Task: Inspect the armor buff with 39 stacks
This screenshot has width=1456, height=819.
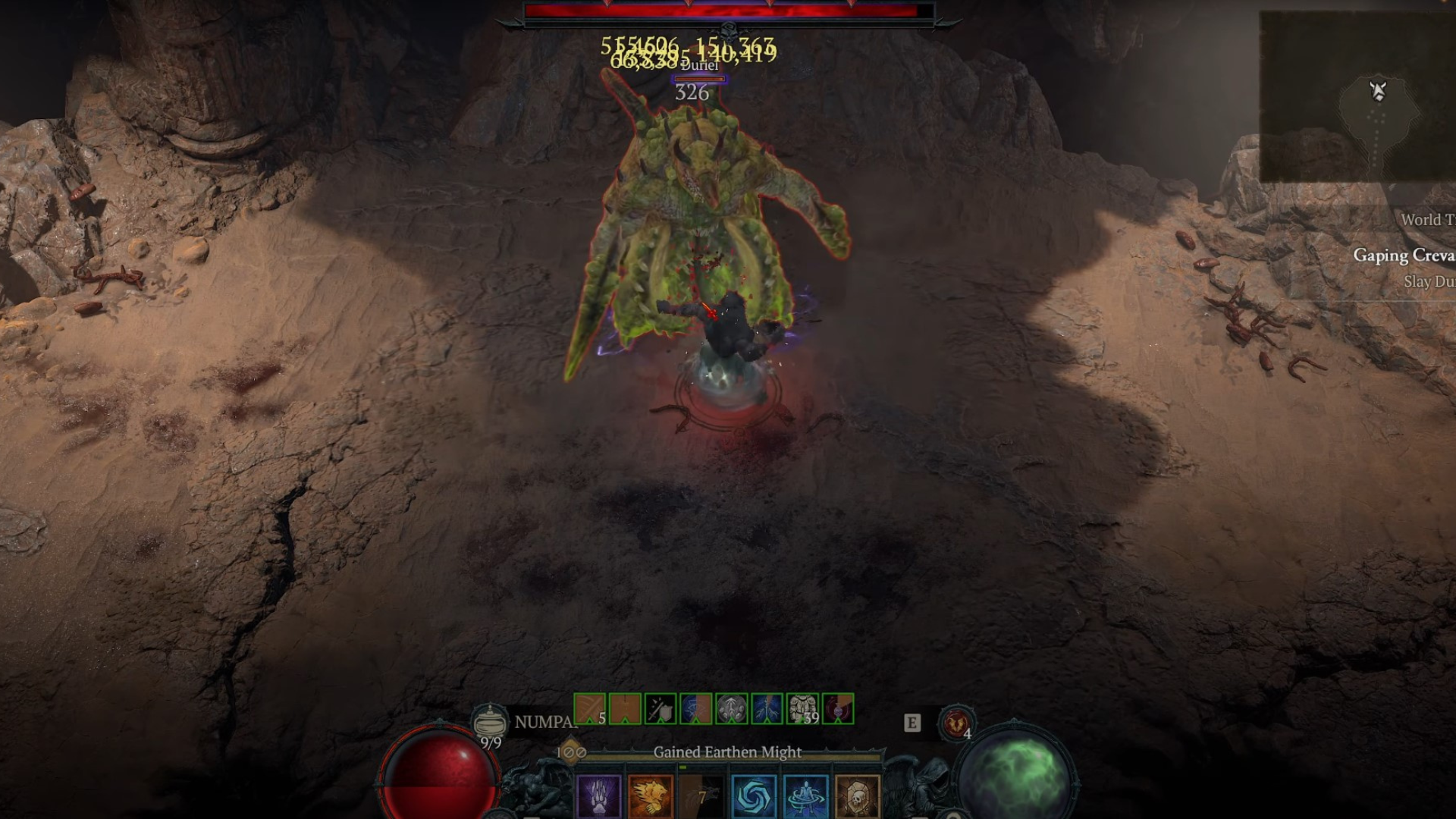Action: click(x=802, y=709)
